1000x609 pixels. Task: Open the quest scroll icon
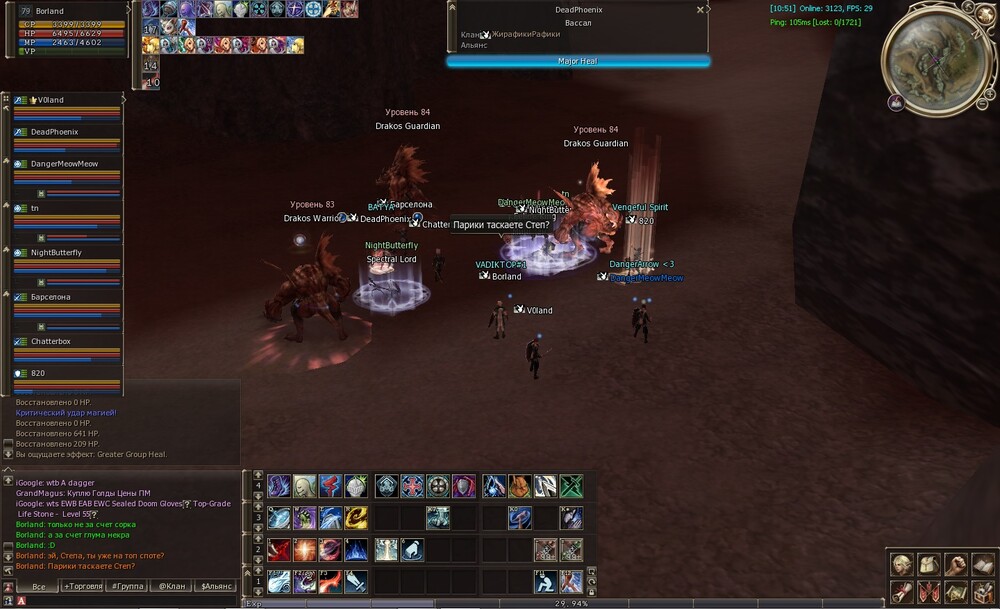point(902,592)
